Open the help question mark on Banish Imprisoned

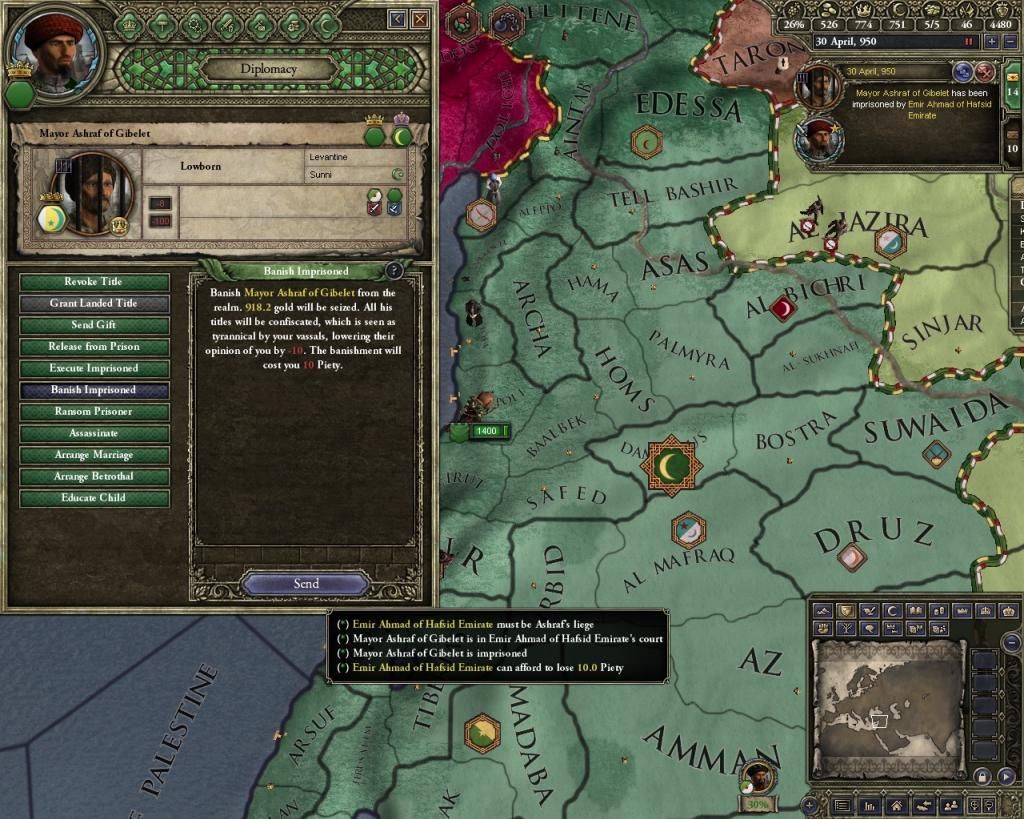394,271
